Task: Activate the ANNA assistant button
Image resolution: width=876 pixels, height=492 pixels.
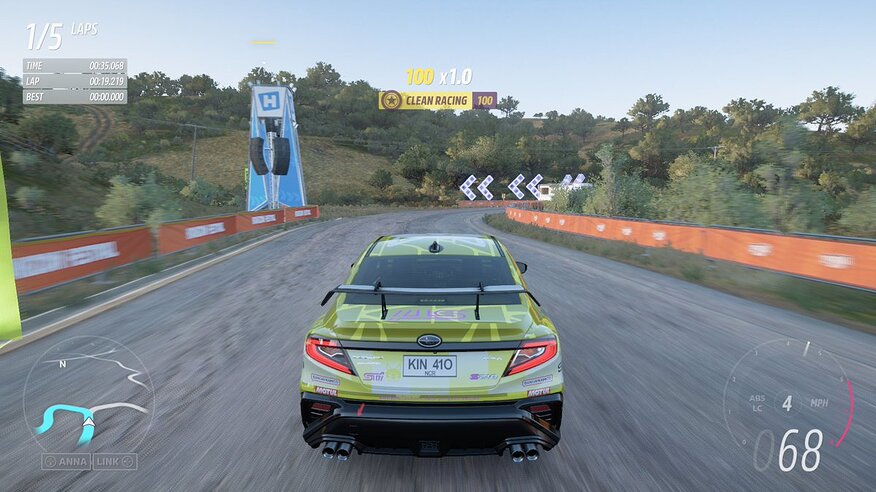Action: (x=66, y=461)
